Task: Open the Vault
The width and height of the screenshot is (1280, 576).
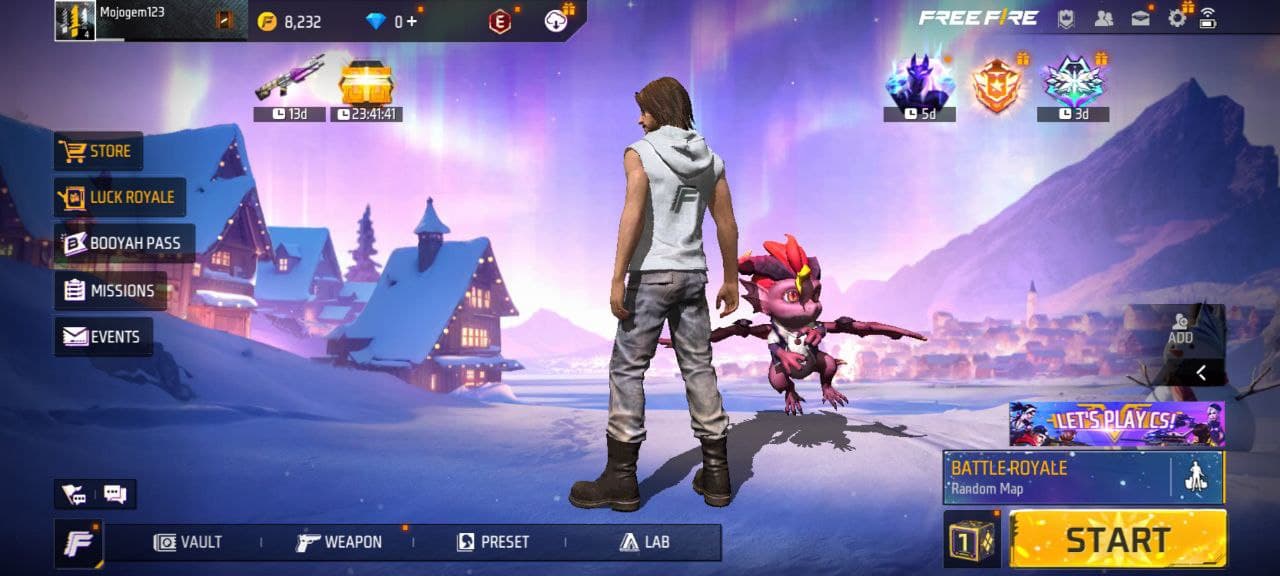Action: tap(188, 542)
